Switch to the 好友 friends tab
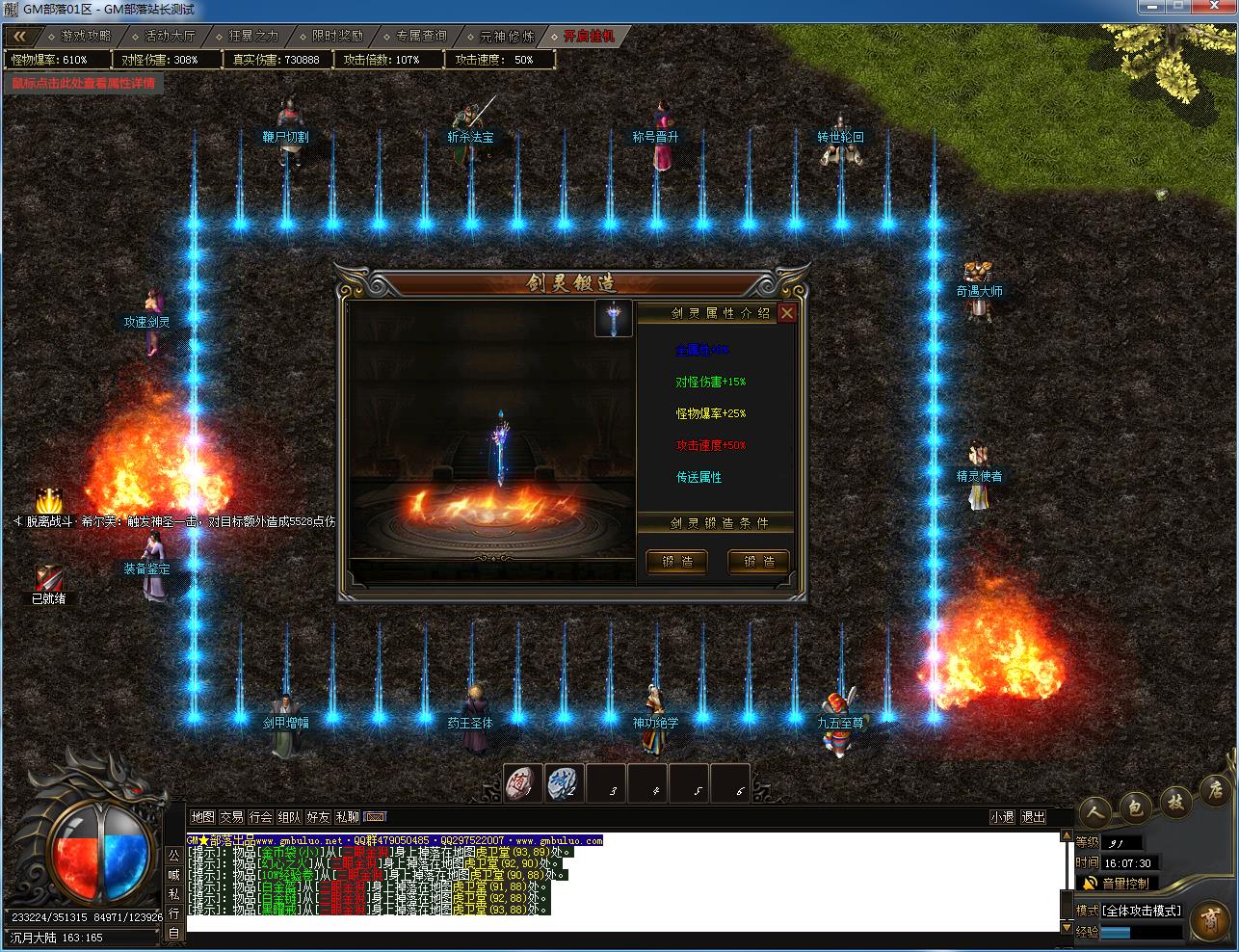 tap(318, 817)
